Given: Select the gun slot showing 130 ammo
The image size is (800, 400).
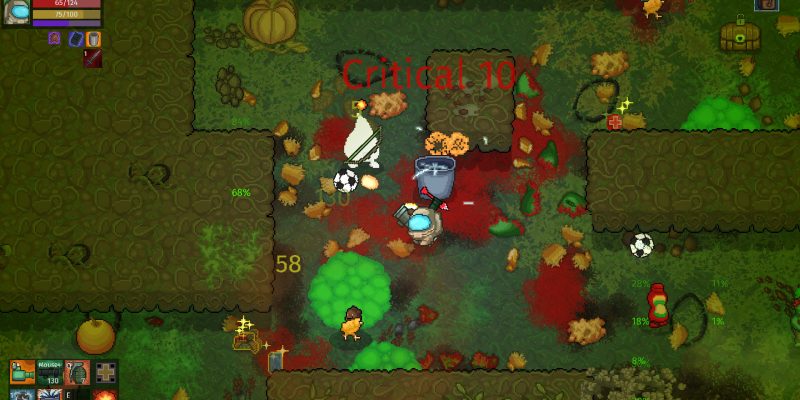Looking at the screenshot, I should coord(50,373).
